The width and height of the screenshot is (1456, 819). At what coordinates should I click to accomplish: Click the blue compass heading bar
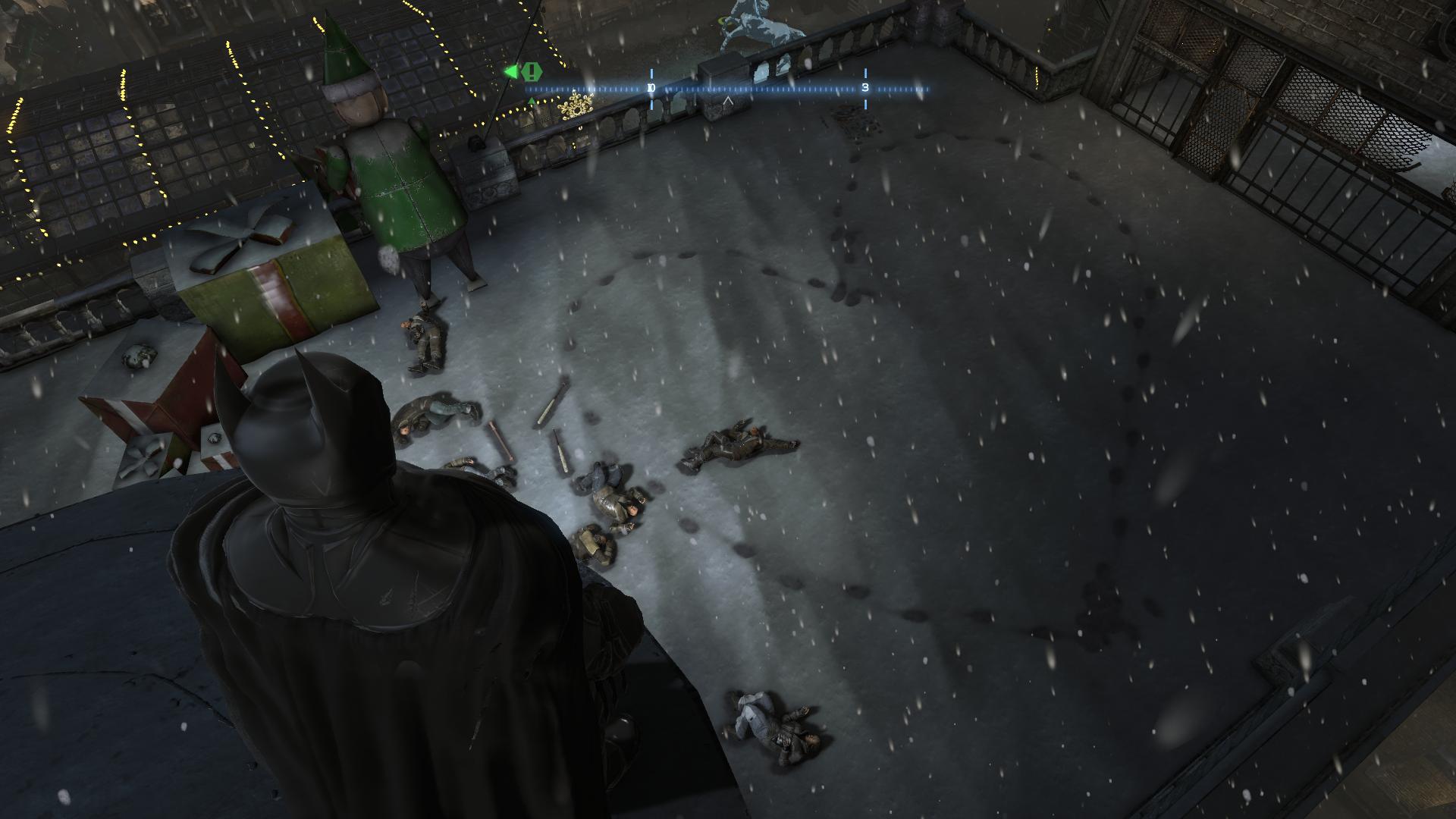click(x=728, y=89)
